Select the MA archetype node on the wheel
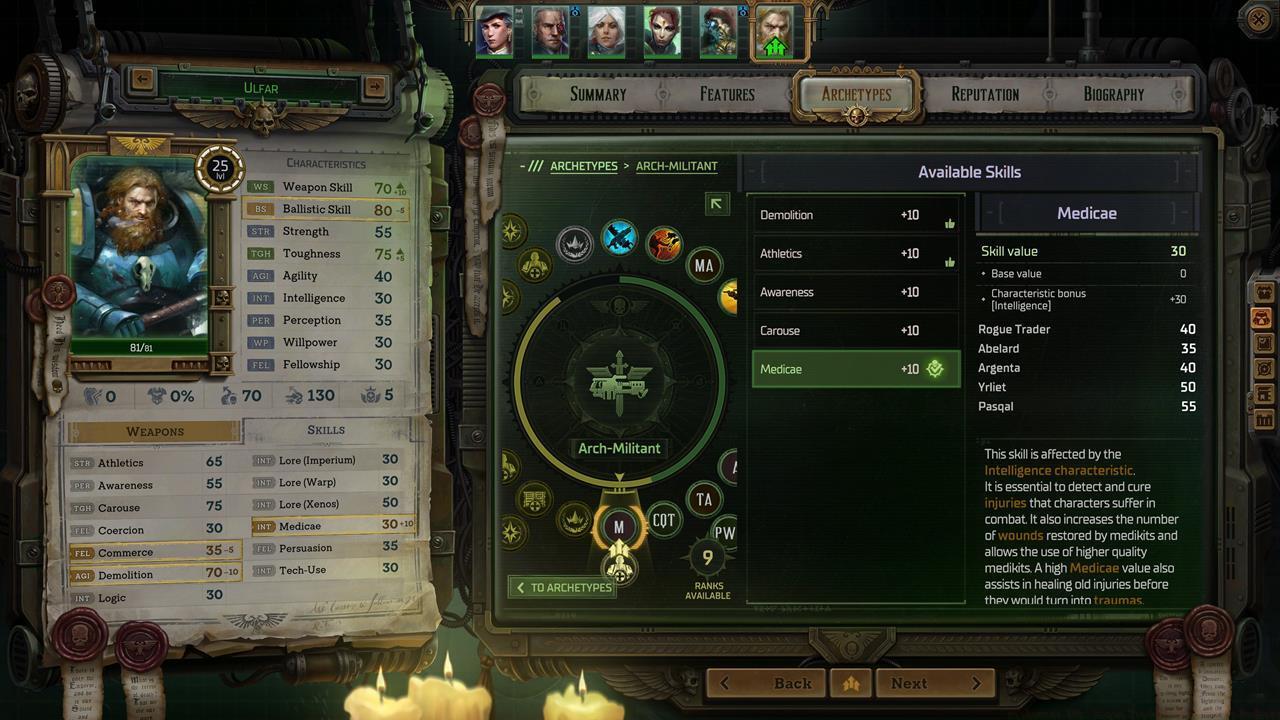This screenshot has height=720, width=1280. point(705,265)
